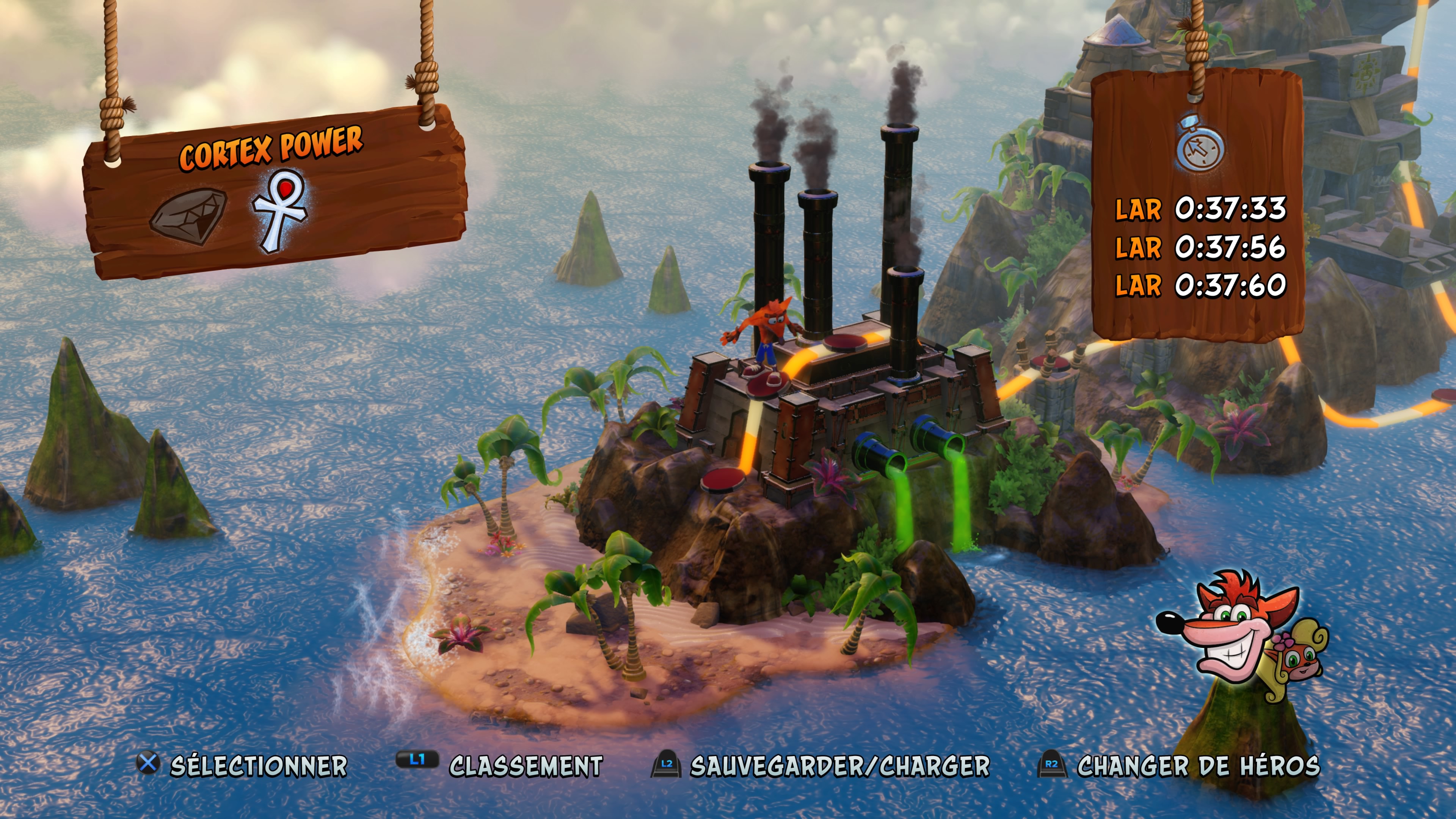Open Sauvegarder/Charger save menu
Image resolution: width=1456 pixels, height=819 pixels.
click(x=839, y=766)
